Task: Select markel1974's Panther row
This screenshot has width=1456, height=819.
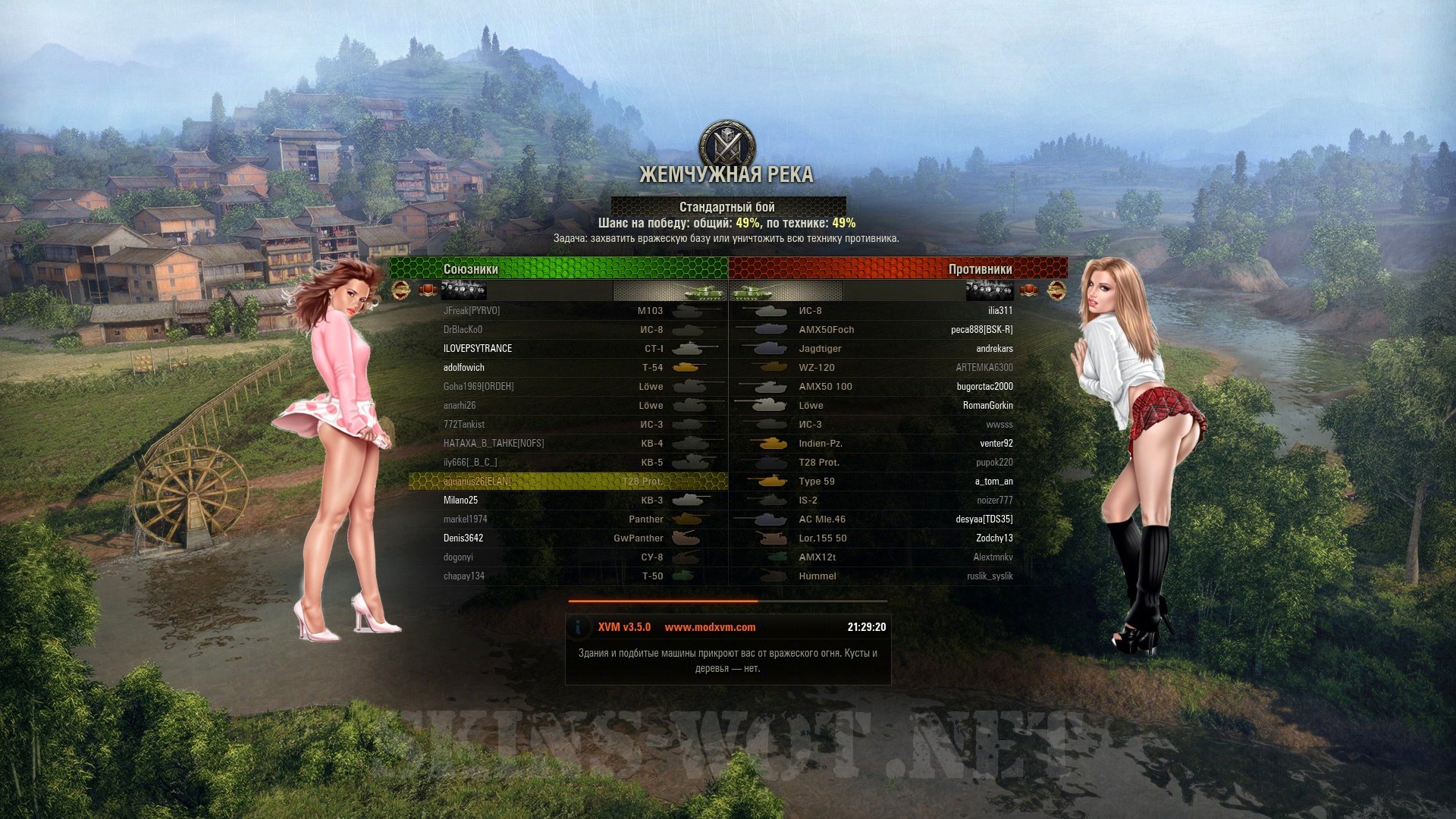Action: (x=466, y=519)
